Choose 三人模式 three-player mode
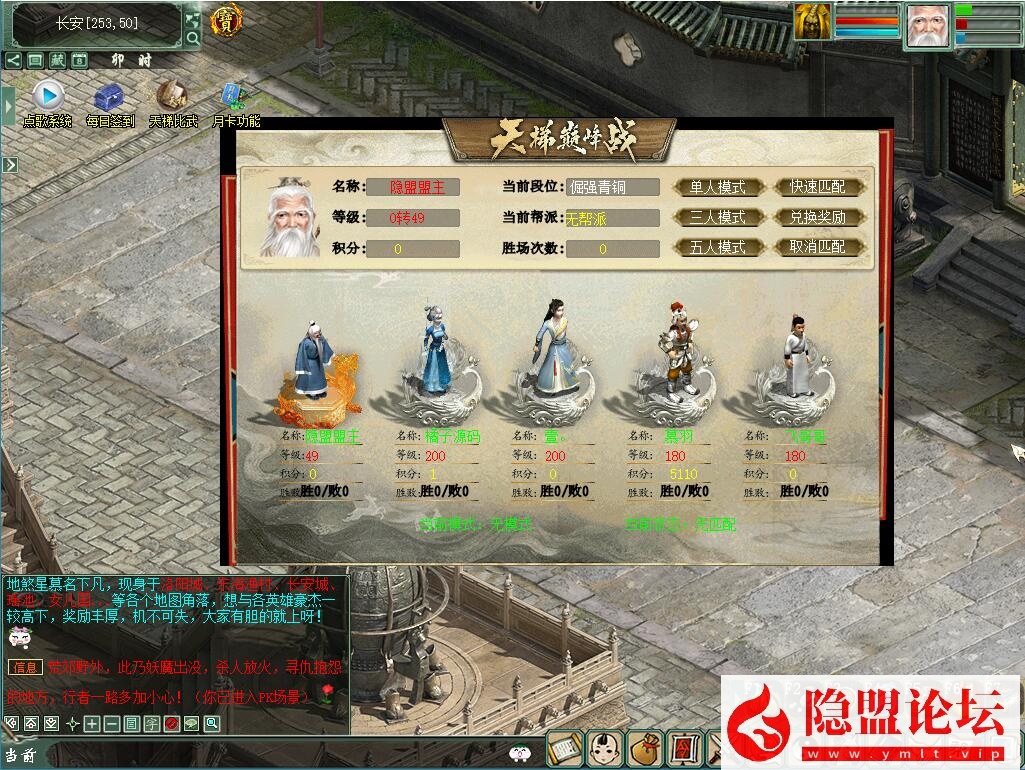Screen dimensions: 1025x770 click(718, 217)
